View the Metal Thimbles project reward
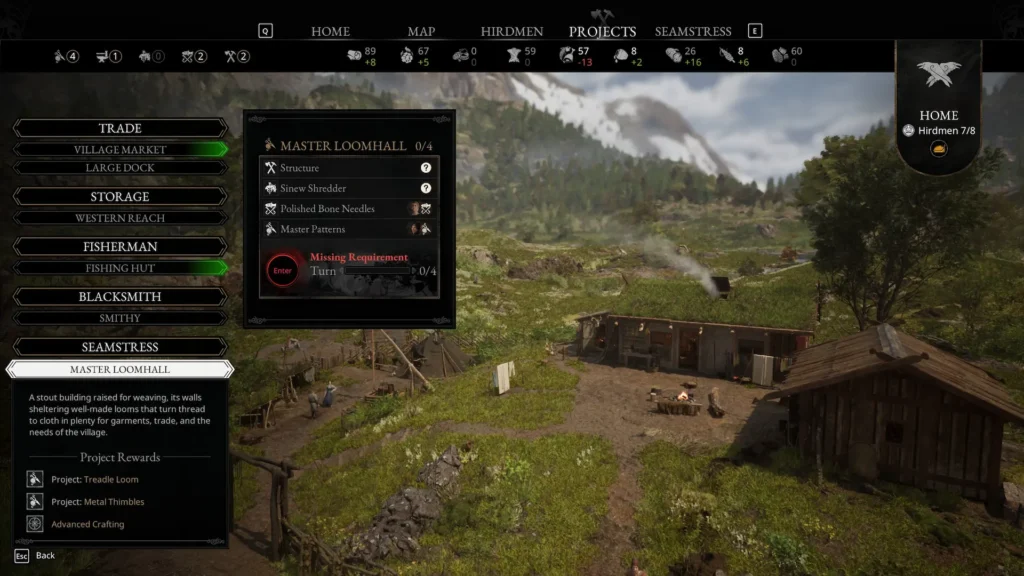The height and width of the screenshot is (576, 1024). point(97,501)
